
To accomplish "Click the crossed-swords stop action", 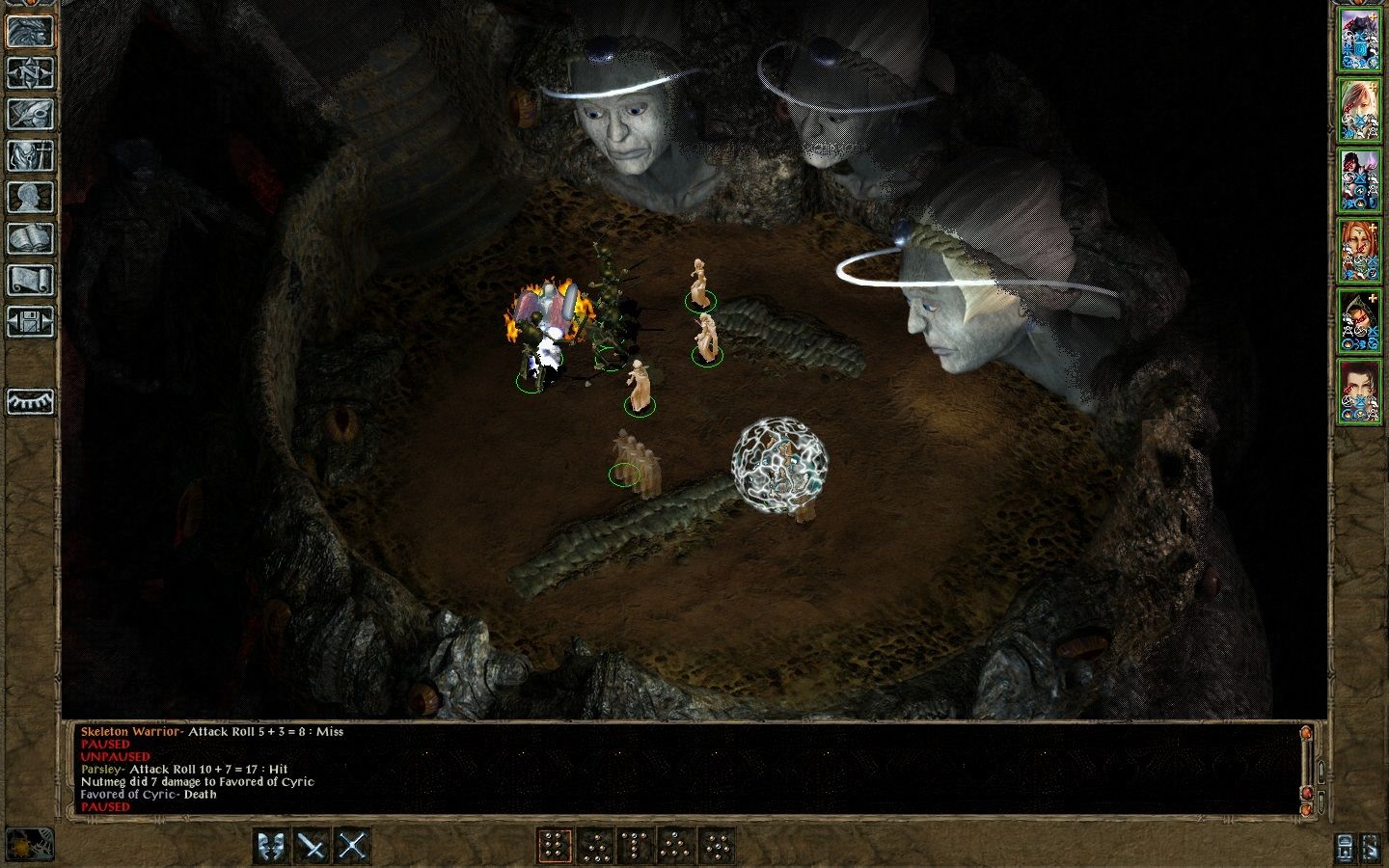I will click(x=353, y=846).
